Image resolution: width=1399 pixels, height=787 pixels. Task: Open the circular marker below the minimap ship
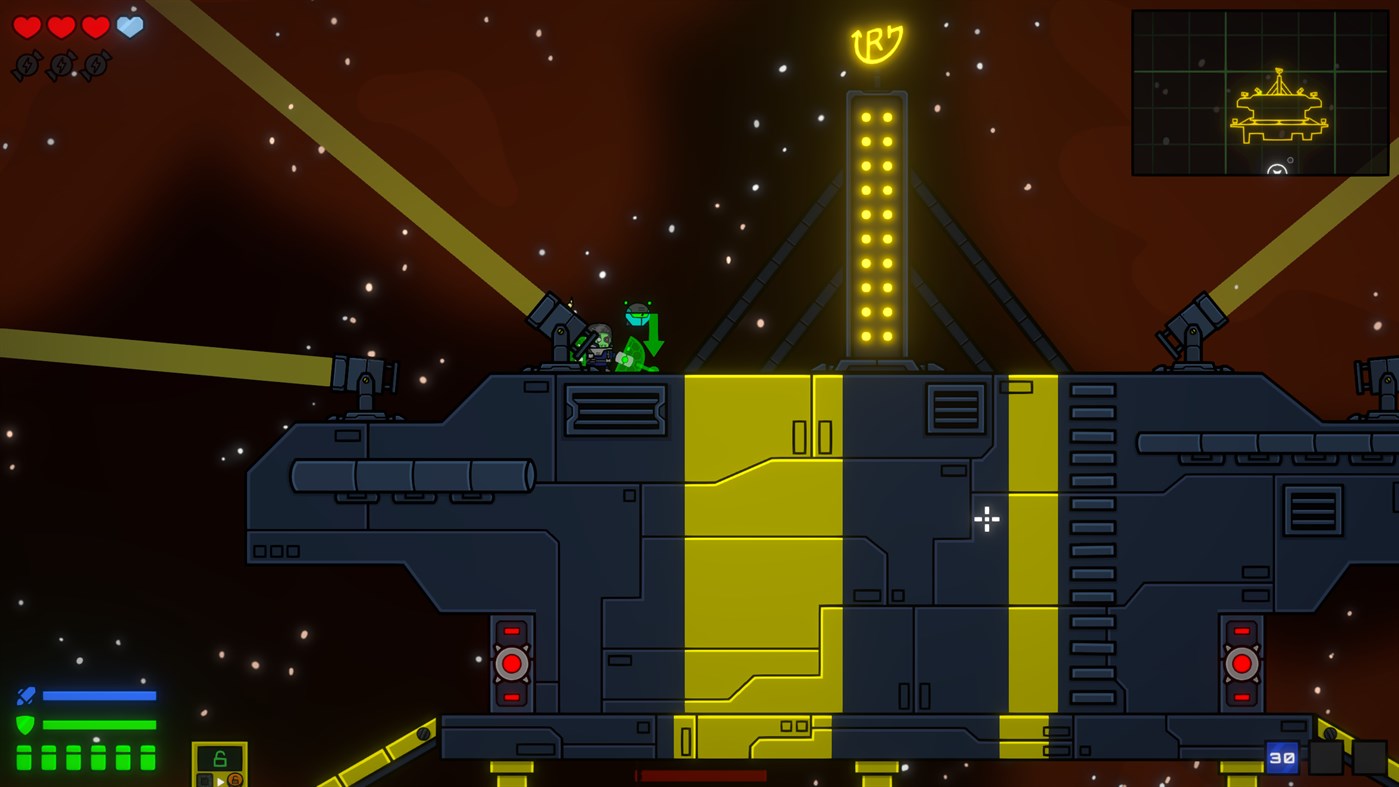click(1277, 170)
